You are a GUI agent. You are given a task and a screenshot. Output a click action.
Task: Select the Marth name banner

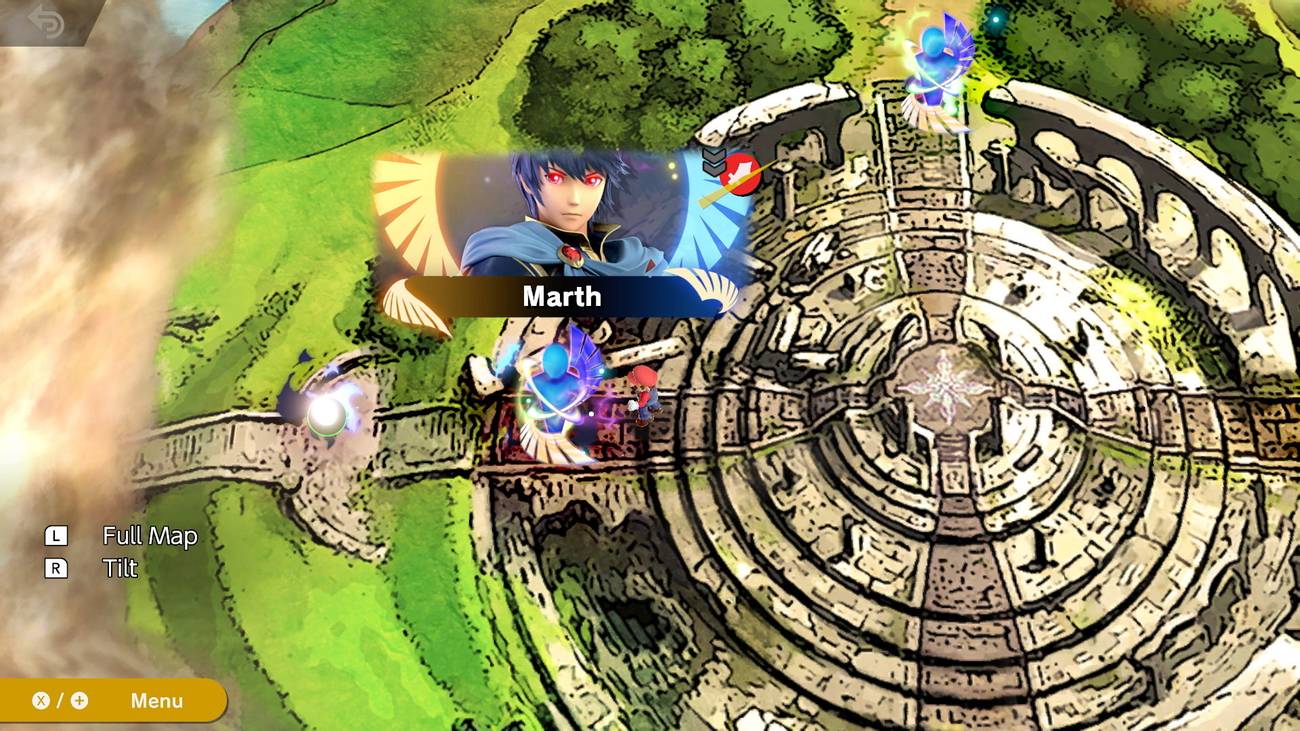560,296
